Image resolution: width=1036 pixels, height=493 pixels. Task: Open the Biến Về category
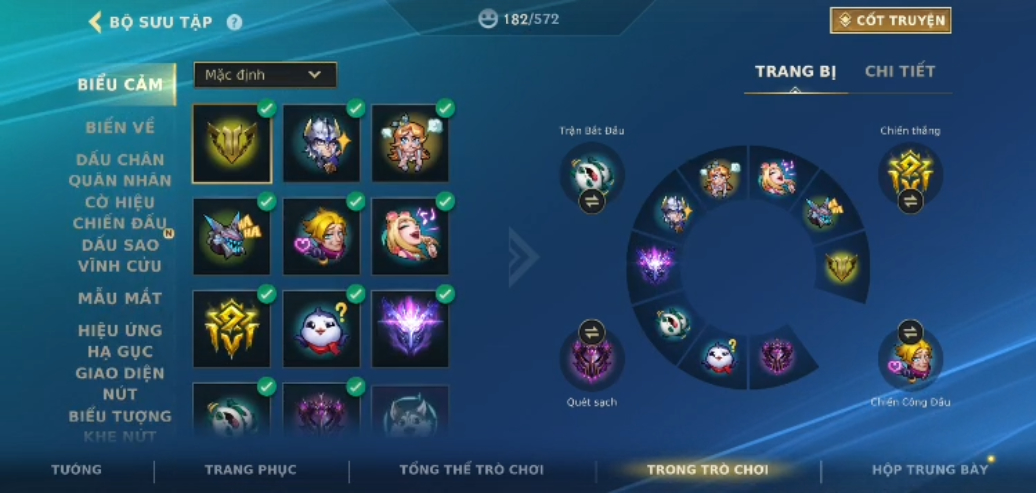pos(120,127)
